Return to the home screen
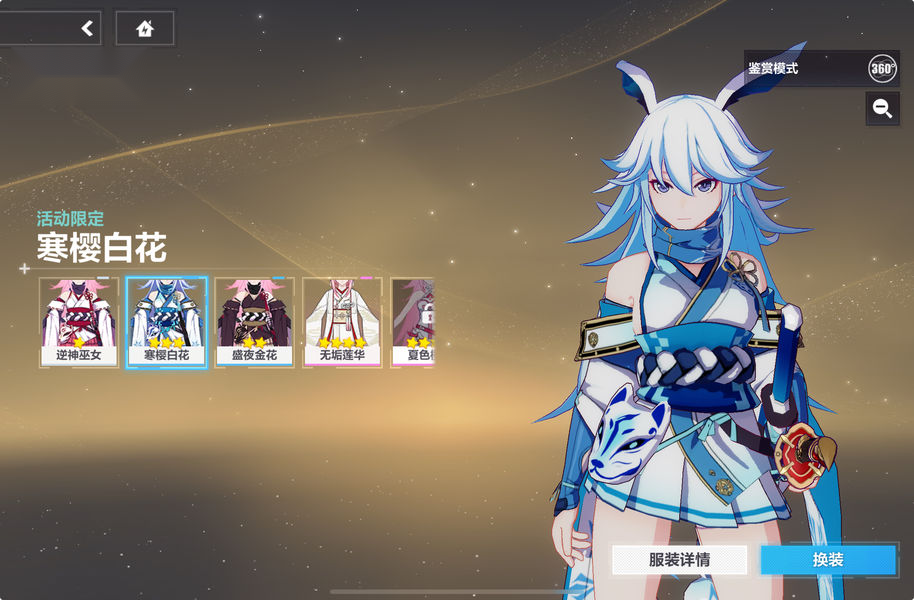 tap(145, 29)
